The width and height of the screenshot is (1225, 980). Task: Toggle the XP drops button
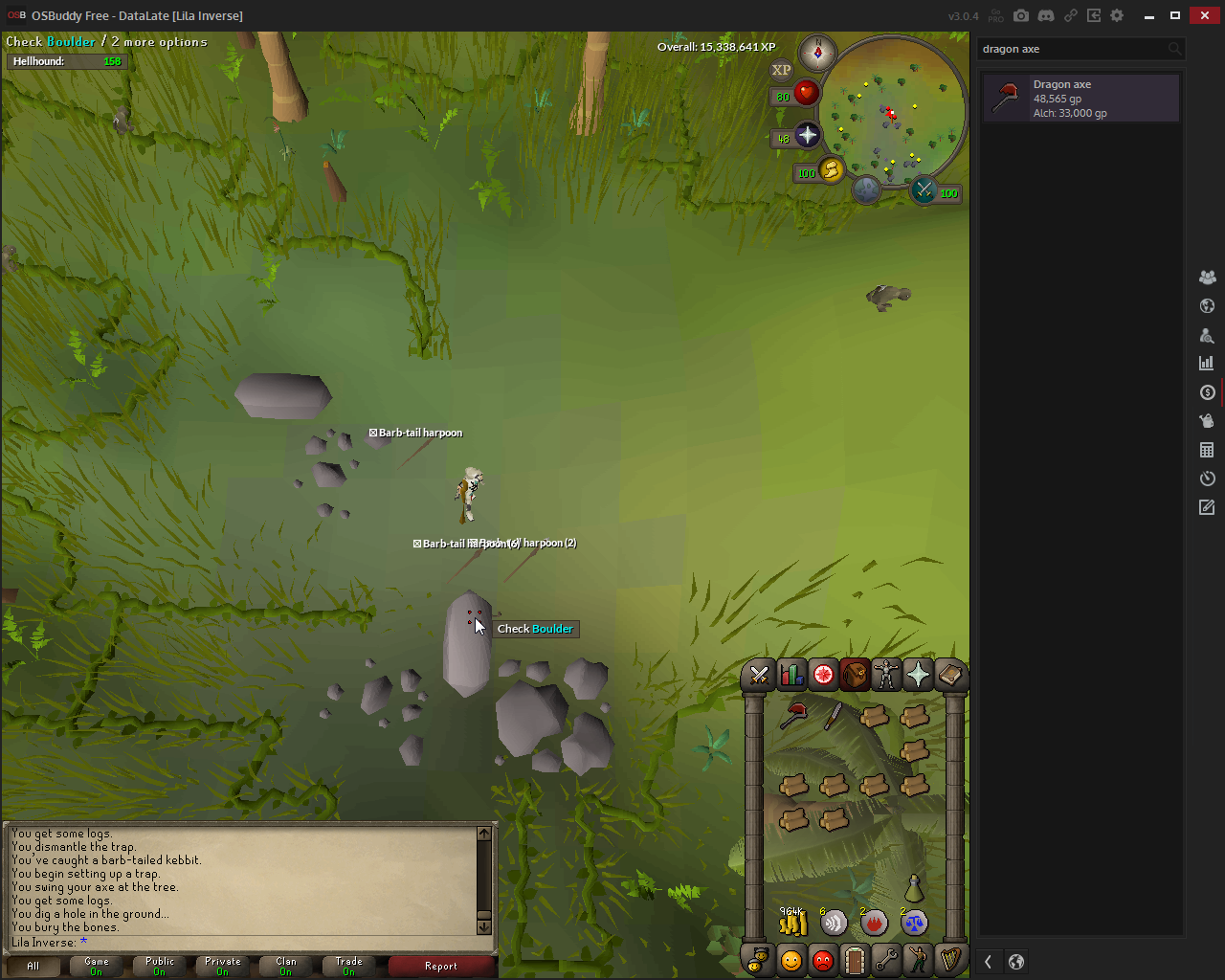(x=782, y=70)
